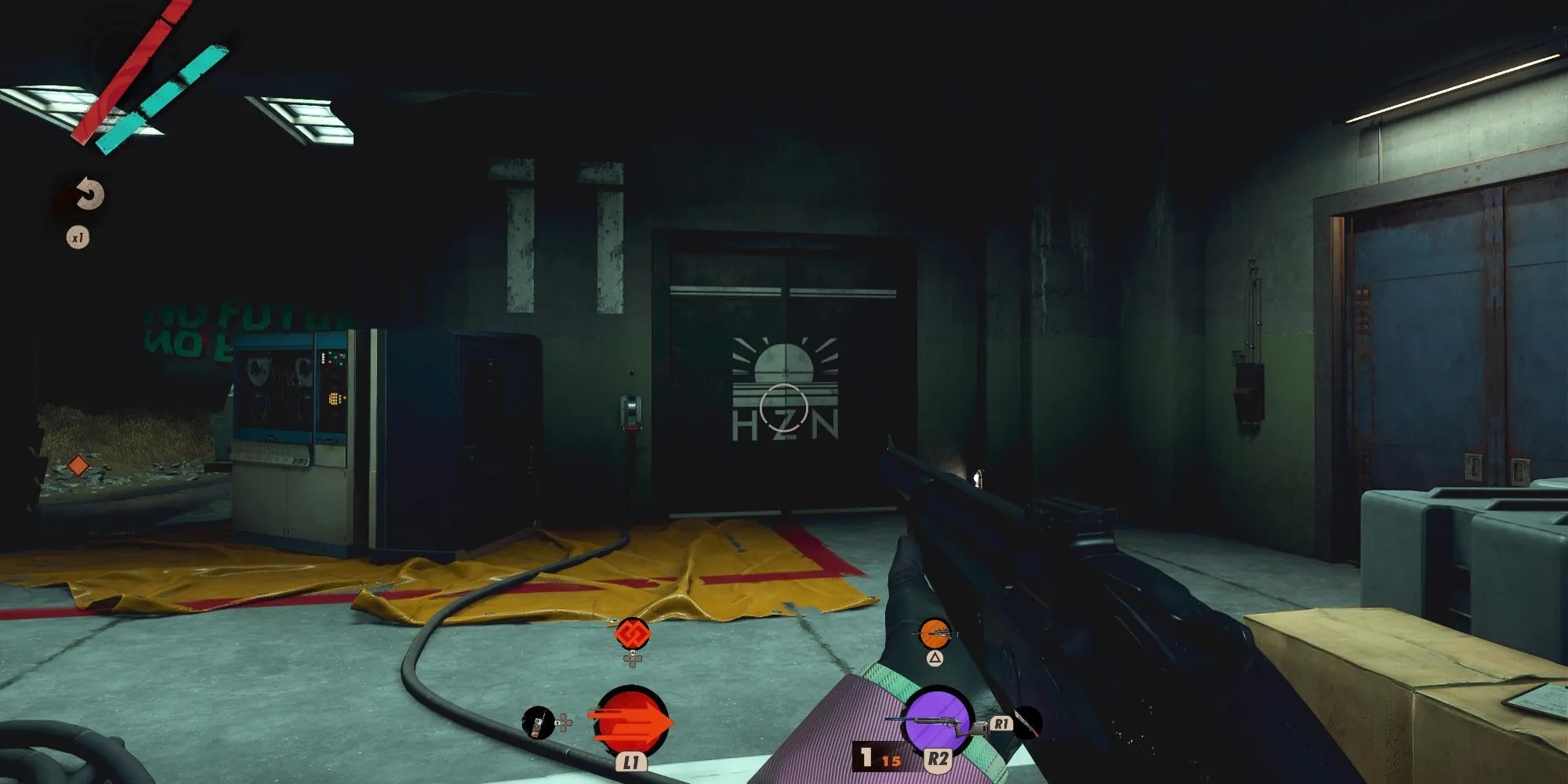Click the hackamajig icon beside the left D-pad

[539, 721]
